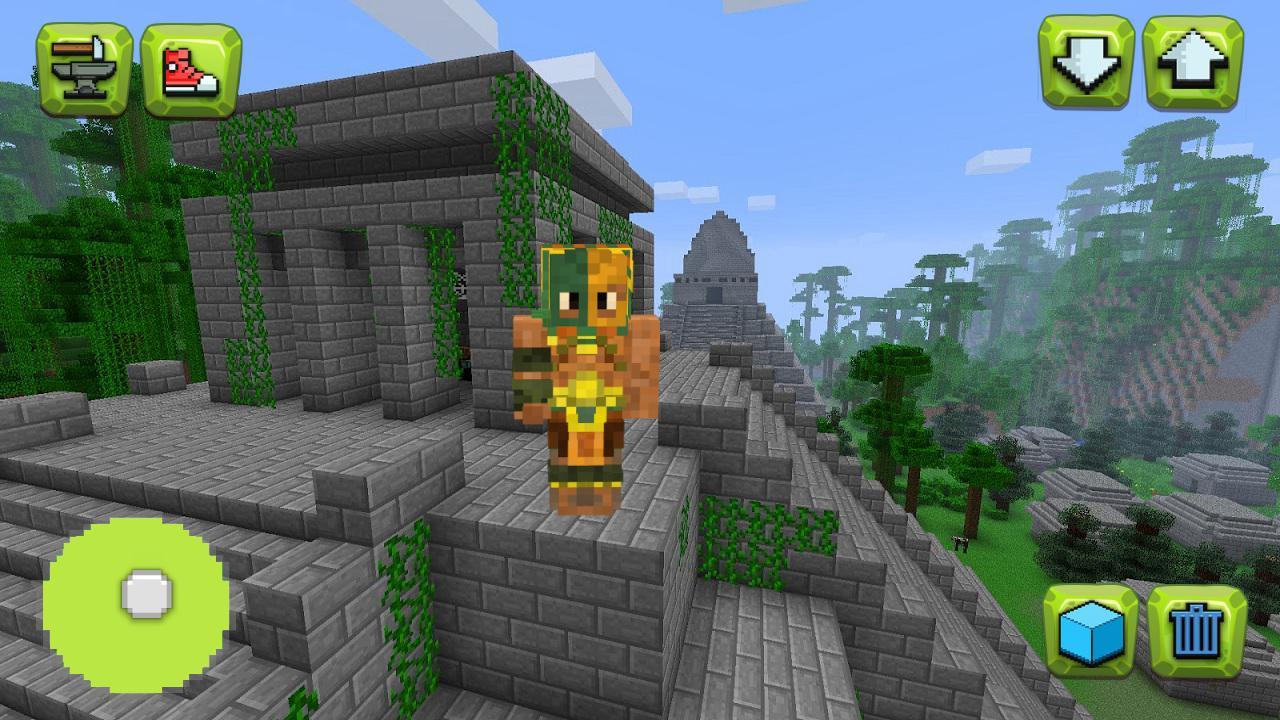Tap the character's masked face
1280x720 pixels.
585,290
